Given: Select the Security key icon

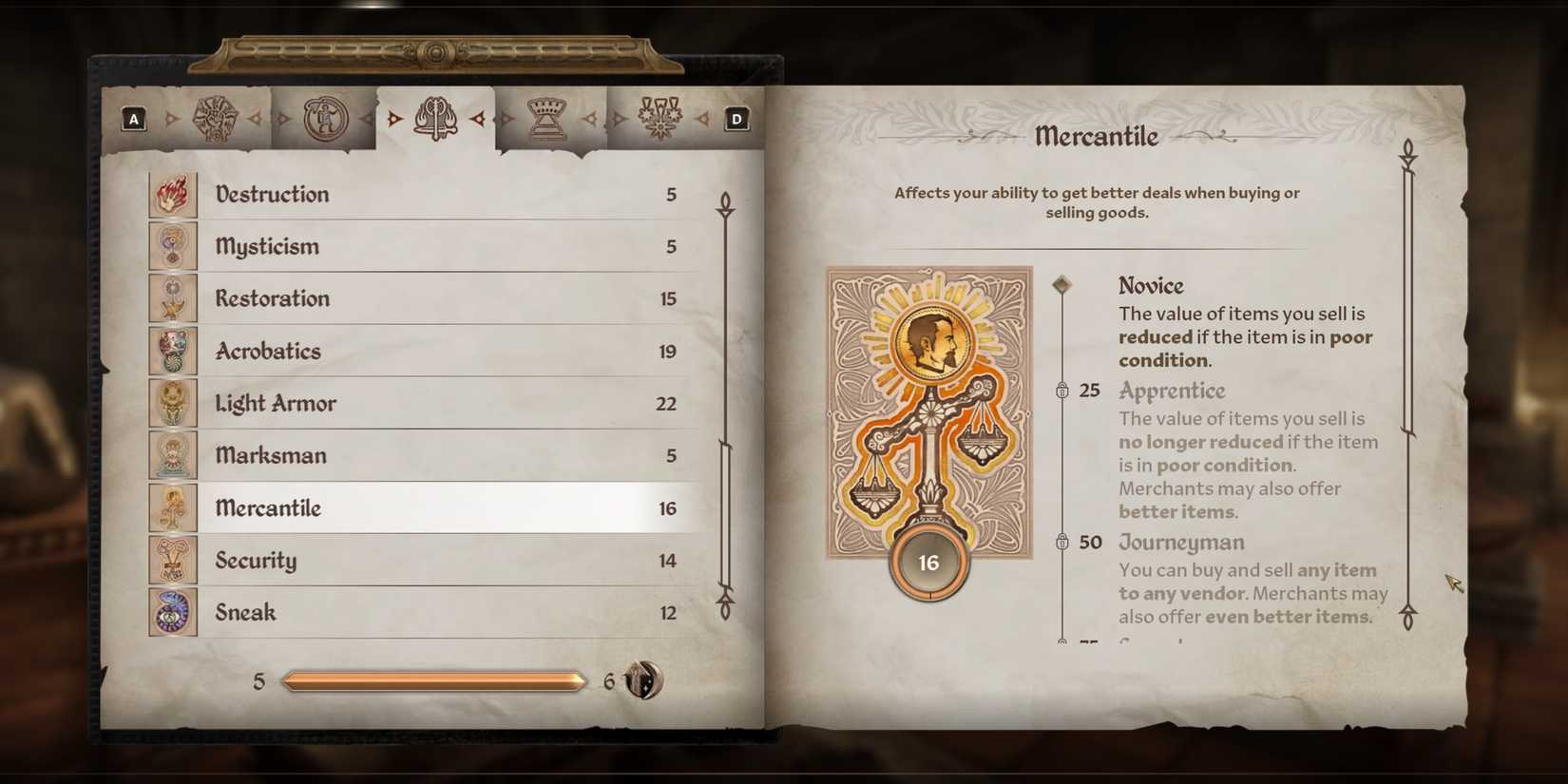Looking at the screenshot, I should pyautogui.click(x=172, y=560).
